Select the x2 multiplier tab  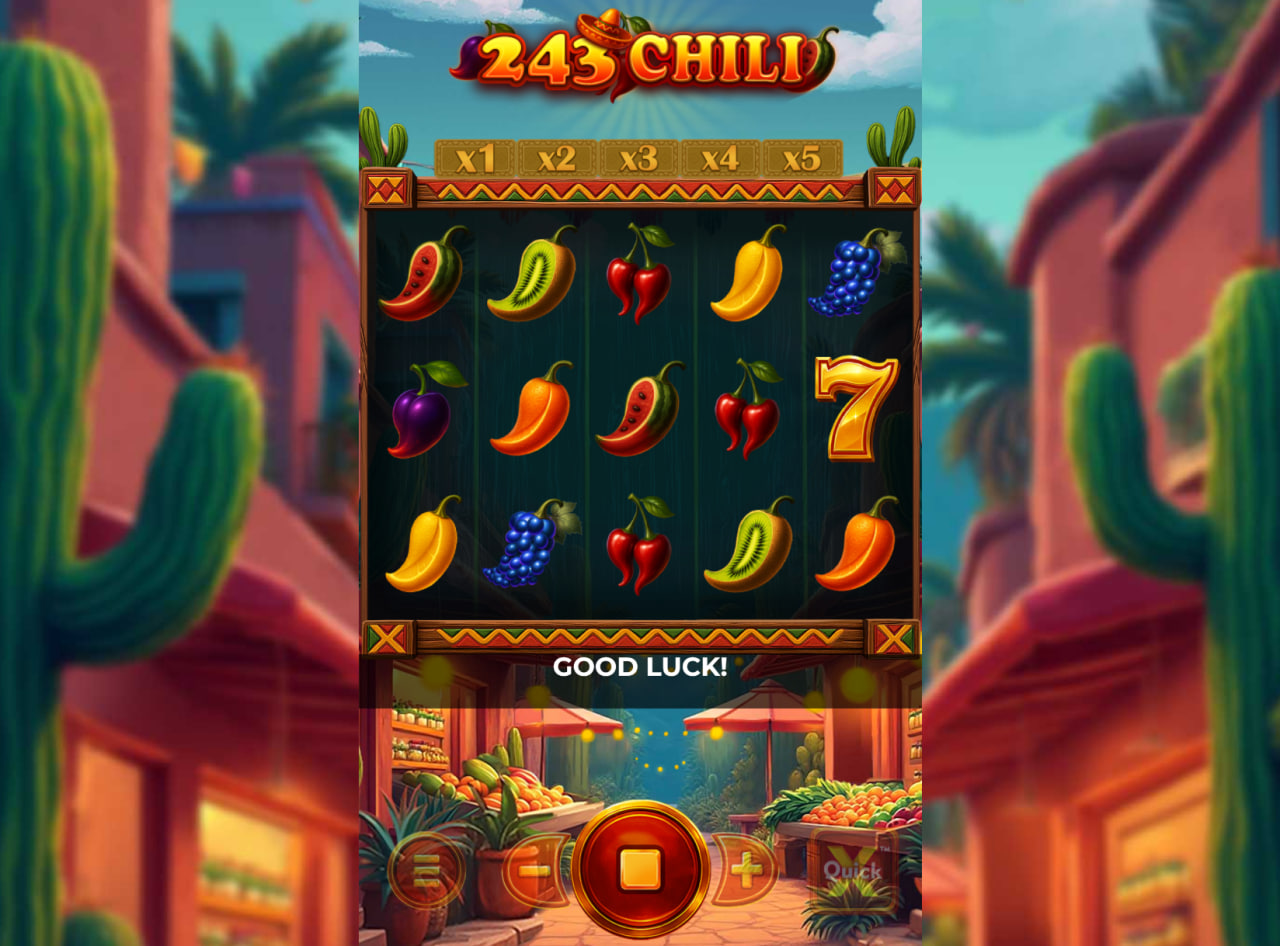[557, 157]
